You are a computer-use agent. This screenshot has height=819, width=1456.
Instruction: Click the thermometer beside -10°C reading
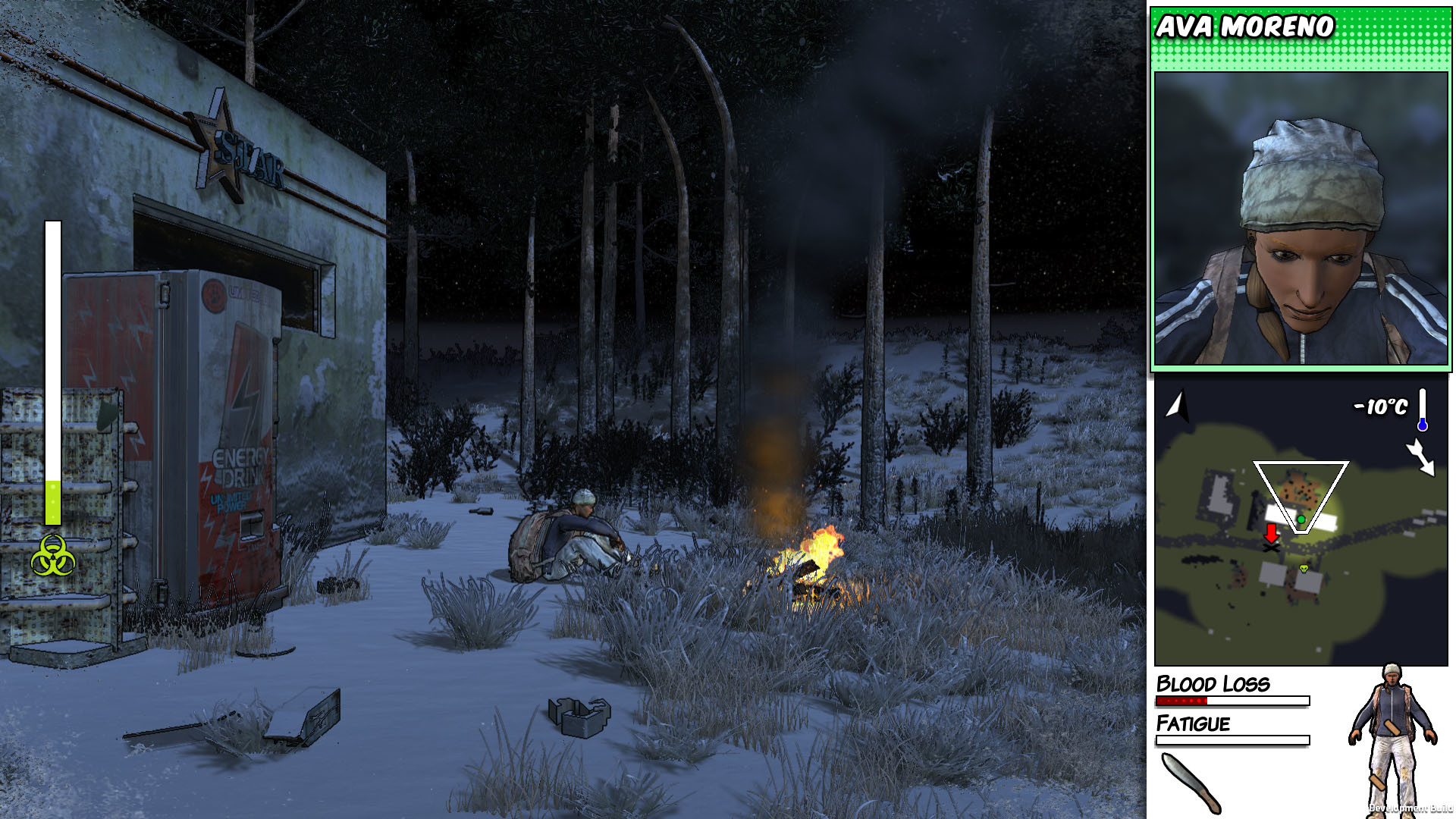pyautogui.click(x=1423, y=409)
